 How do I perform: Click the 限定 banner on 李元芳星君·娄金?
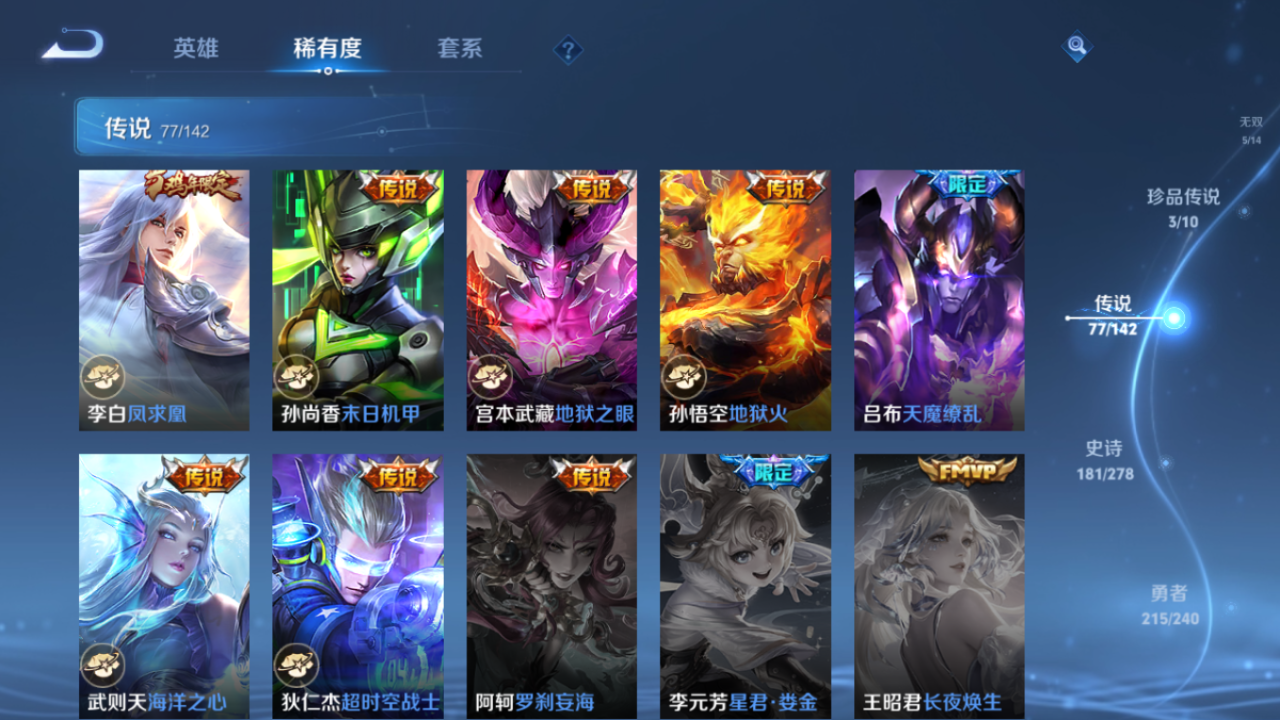(x=772, y=471)
